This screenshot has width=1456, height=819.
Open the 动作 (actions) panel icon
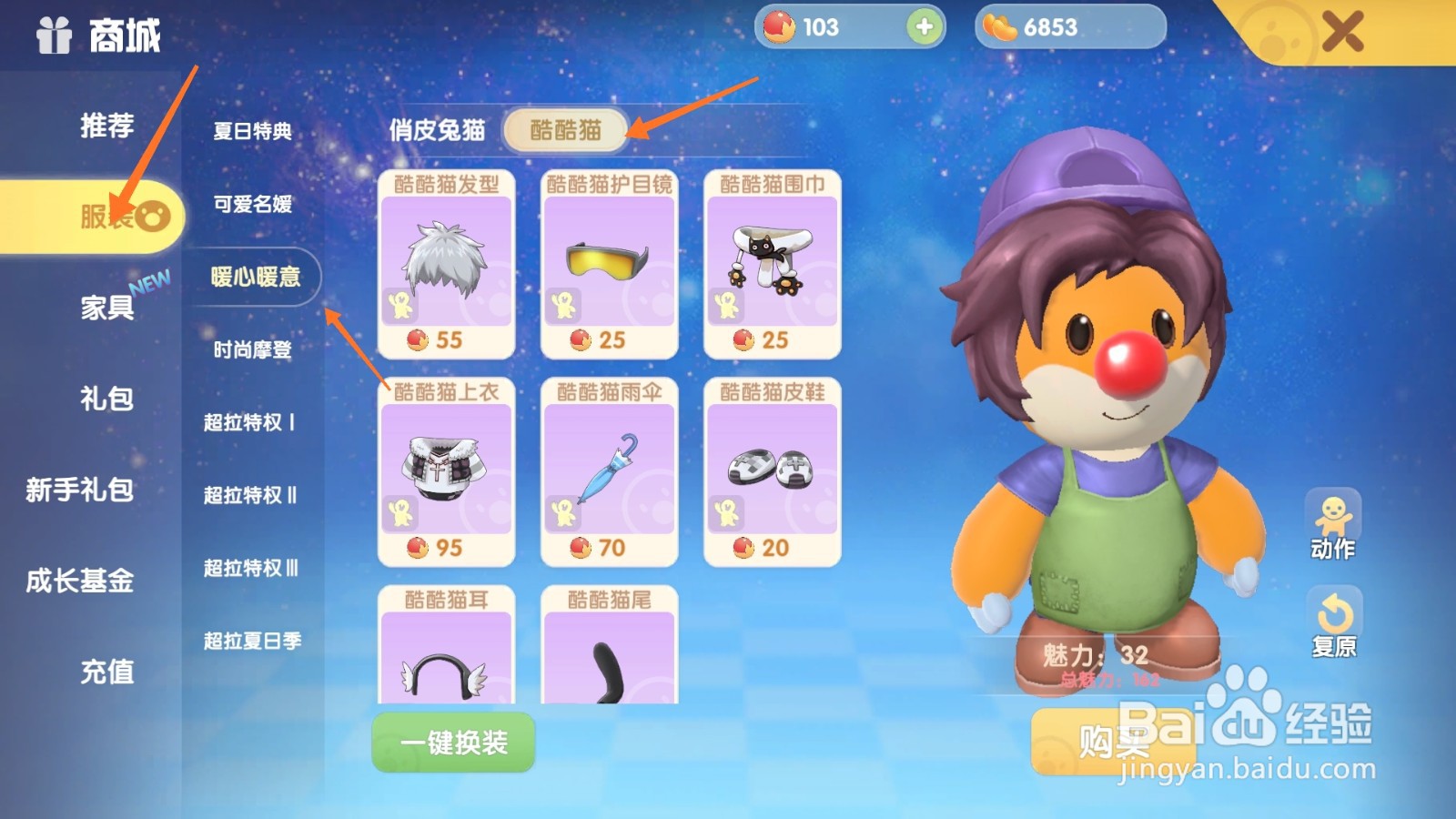pyautogui.click(x=1334, y=515)
